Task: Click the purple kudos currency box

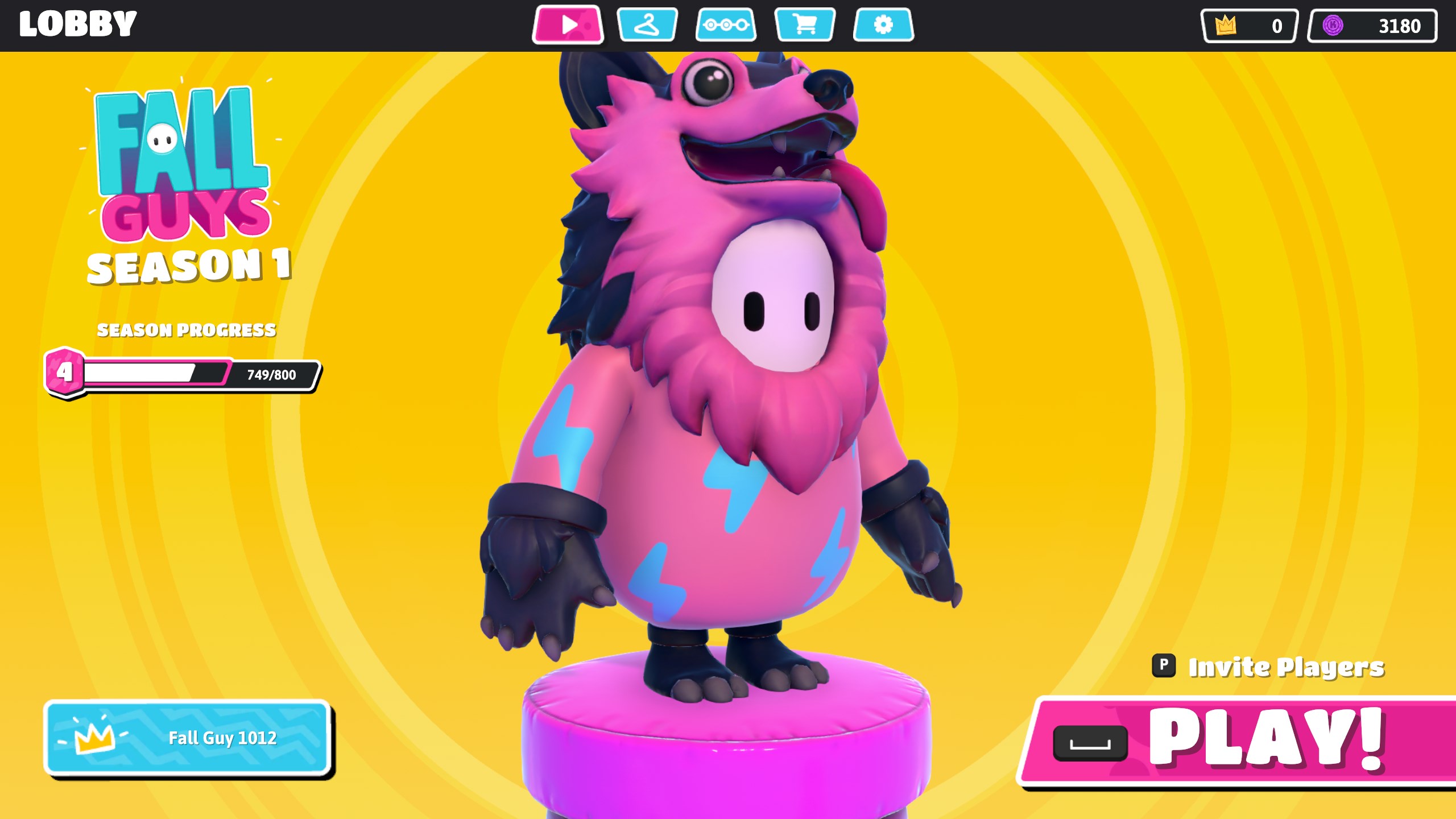Action: point(1372,26)
